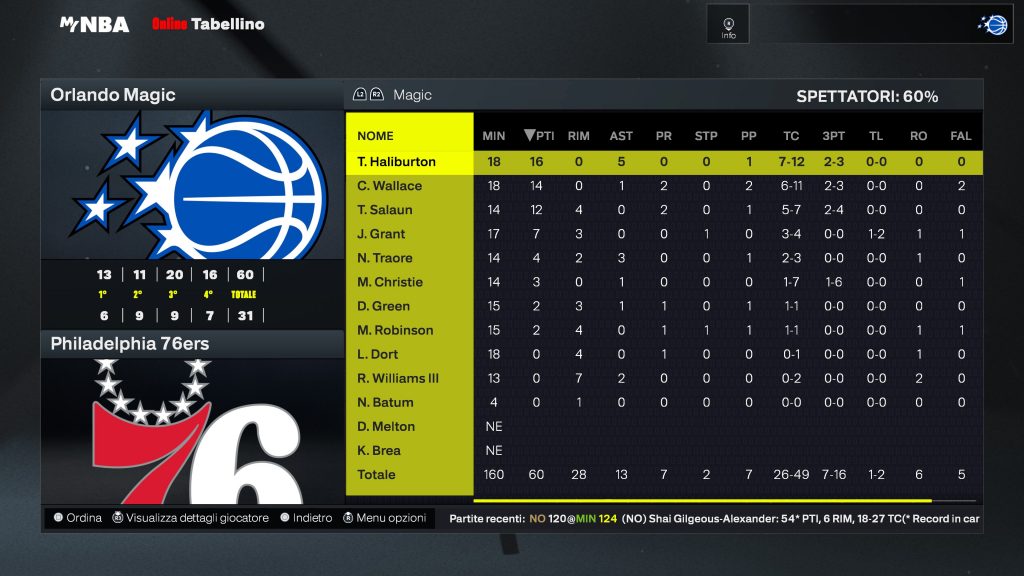Select L. Dort's stat line
Screen dimensions: 1024x576
pyautogui.click(x=380, y=354)
